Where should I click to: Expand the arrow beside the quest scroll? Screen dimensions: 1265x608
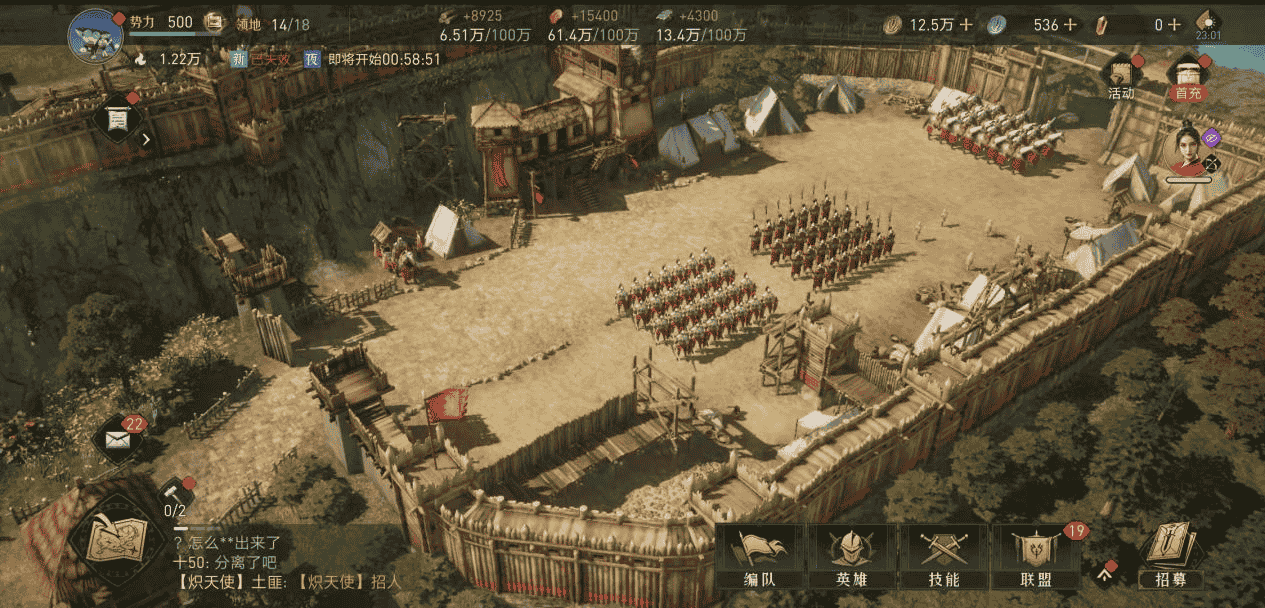click(x=146, y=139)
